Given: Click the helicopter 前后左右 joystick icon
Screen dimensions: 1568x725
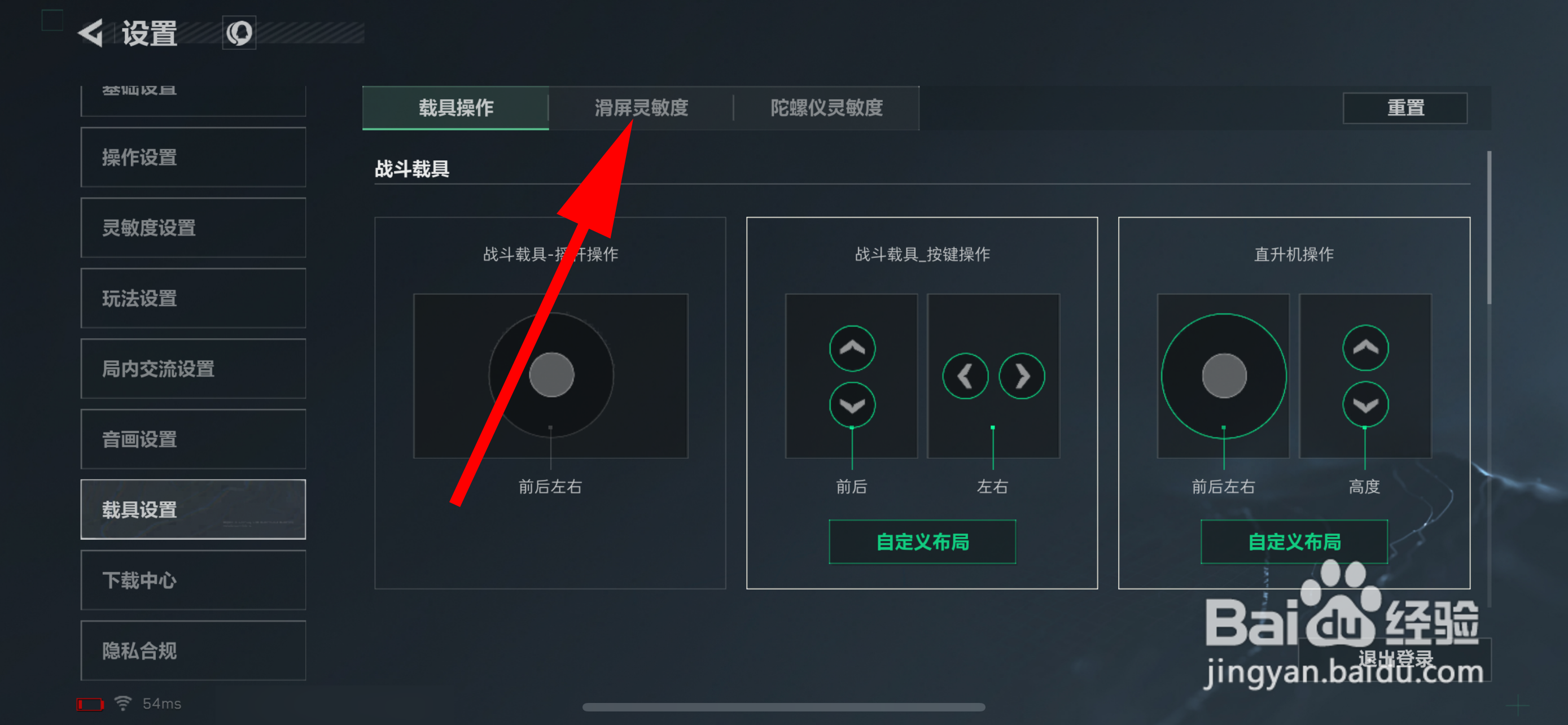Looking at the screenshot, I should (x=1223, y=376).
